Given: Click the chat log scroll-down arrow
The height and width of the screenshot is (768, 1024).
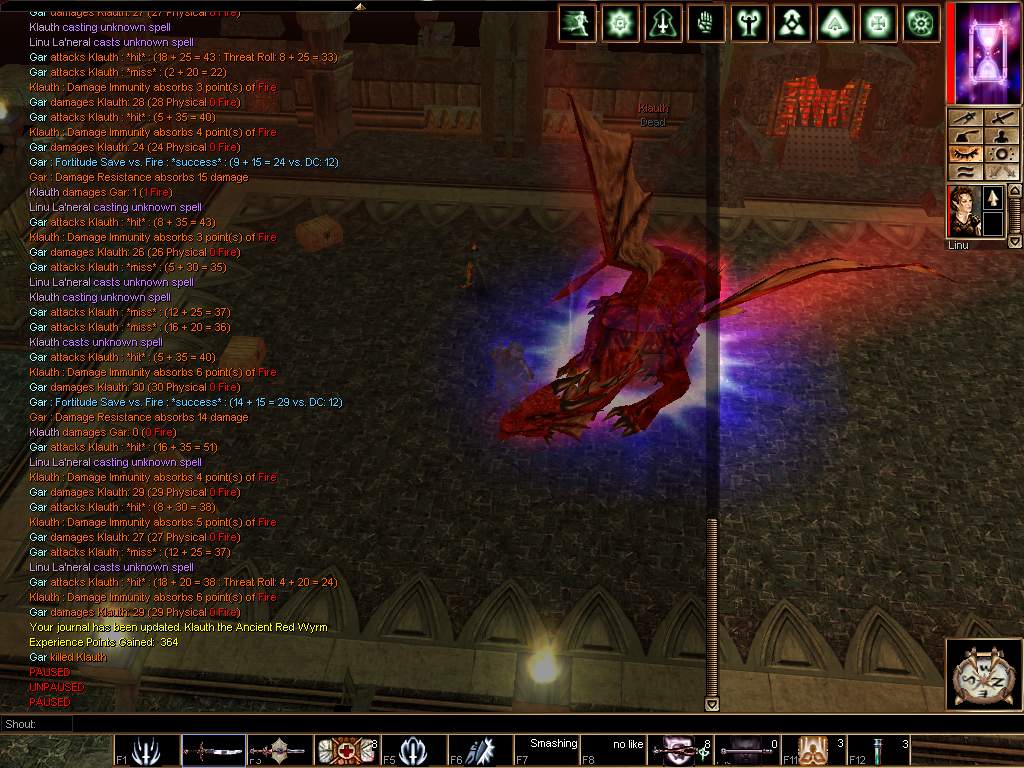Looking at the screenshot, I should 712,704.
